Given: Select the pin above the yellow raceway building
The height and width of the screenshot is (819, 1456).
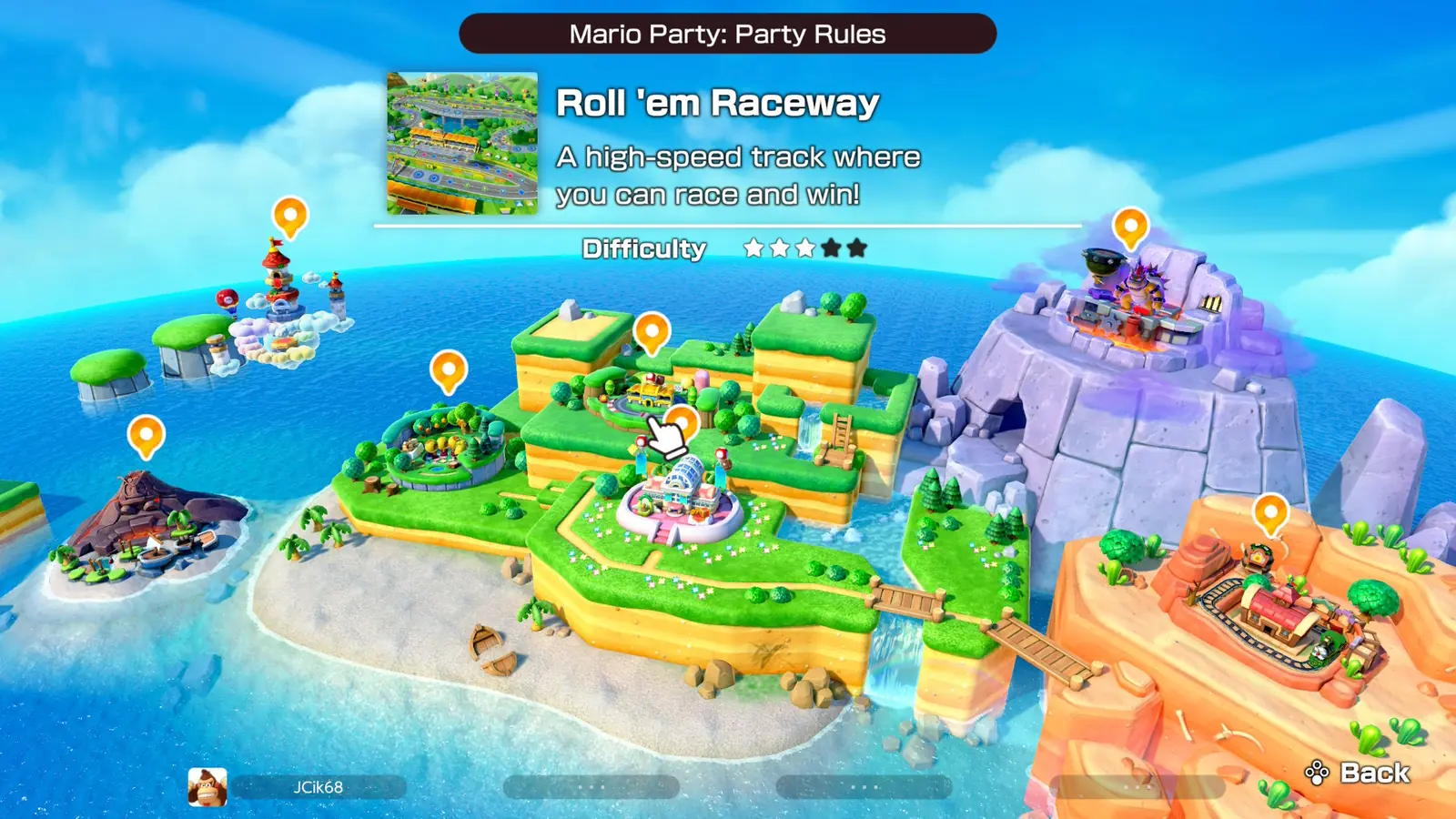Looking at the screenshot, I should (x=652, y=331).
